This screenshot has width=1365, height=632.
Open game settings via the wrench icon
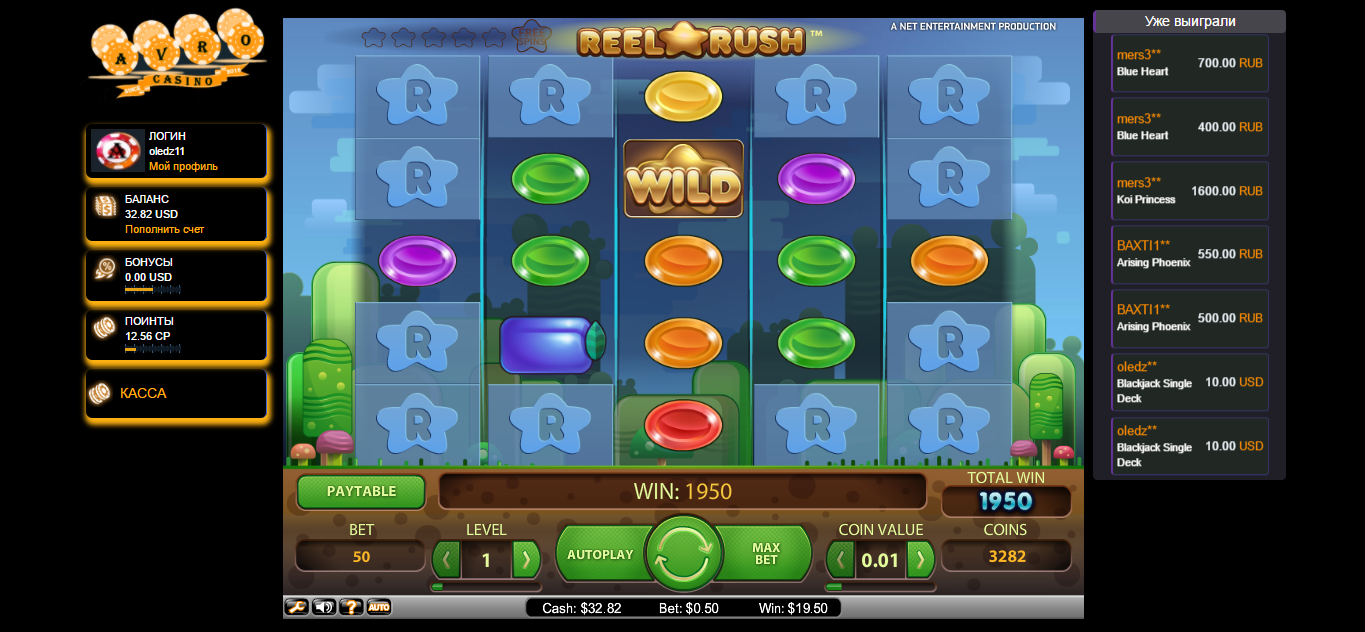[x=296, y=607]
